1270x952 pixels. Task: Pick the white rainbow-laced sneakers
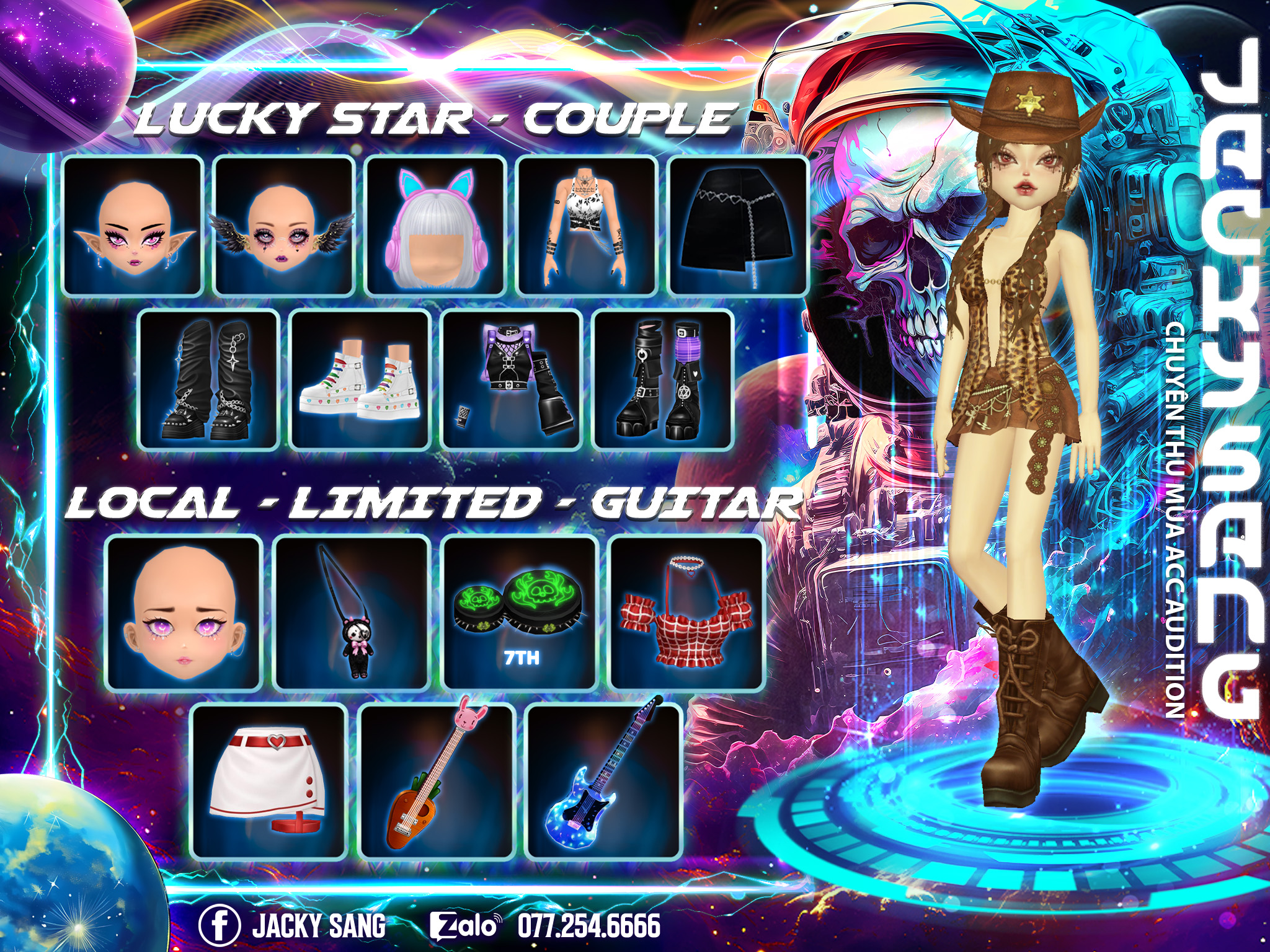pyautogui.click(x=360, y=379)
